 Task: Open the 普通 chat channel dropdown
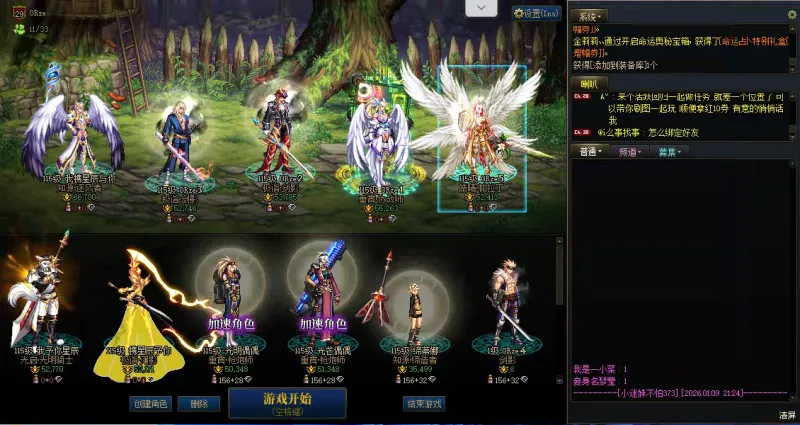click(x=590, y=152)
